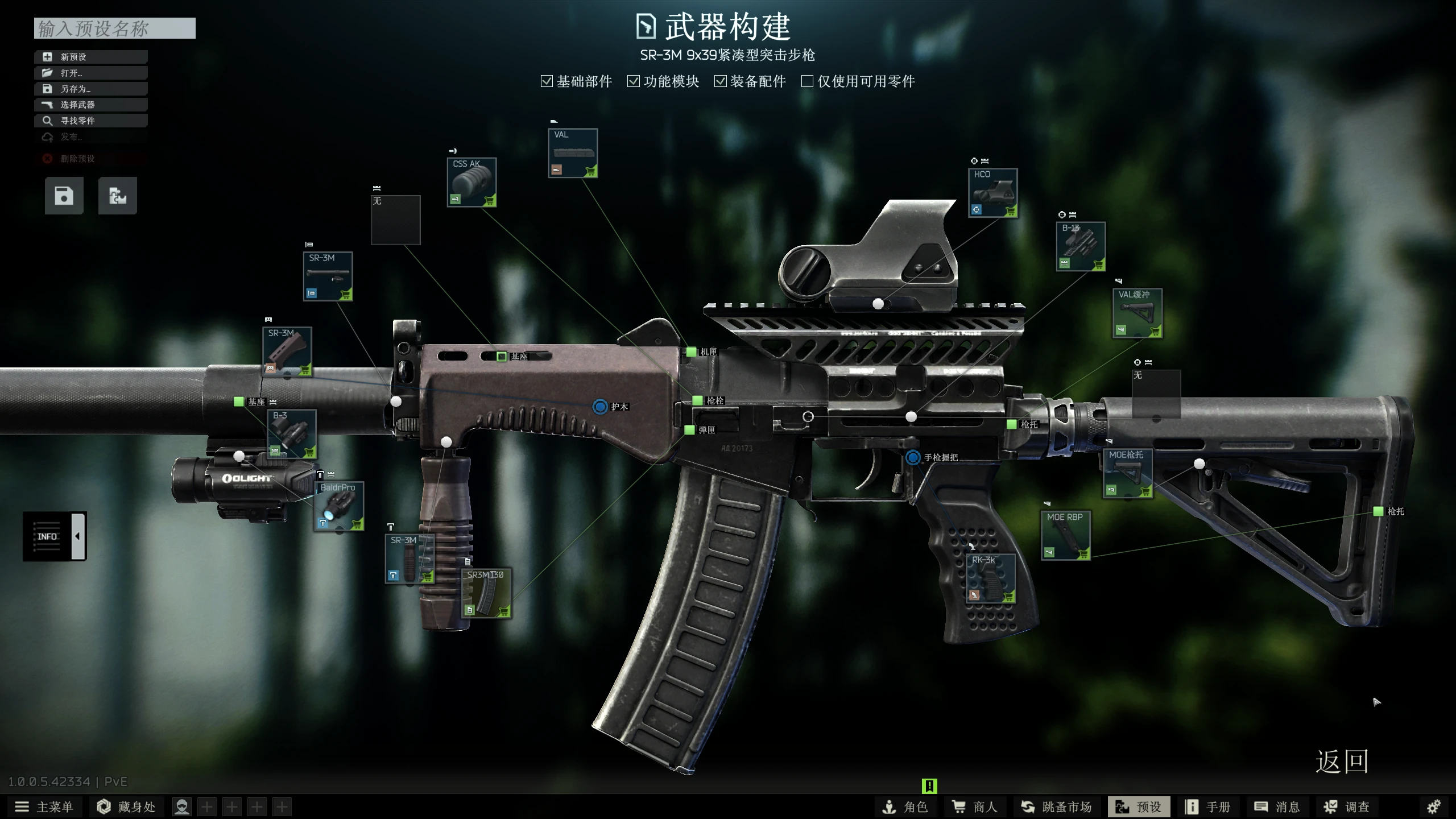Viewport: 1456px width, 819px height.
Task: Uncheck the 基础部件 checkbox
Action: click(x=547, y=81)
